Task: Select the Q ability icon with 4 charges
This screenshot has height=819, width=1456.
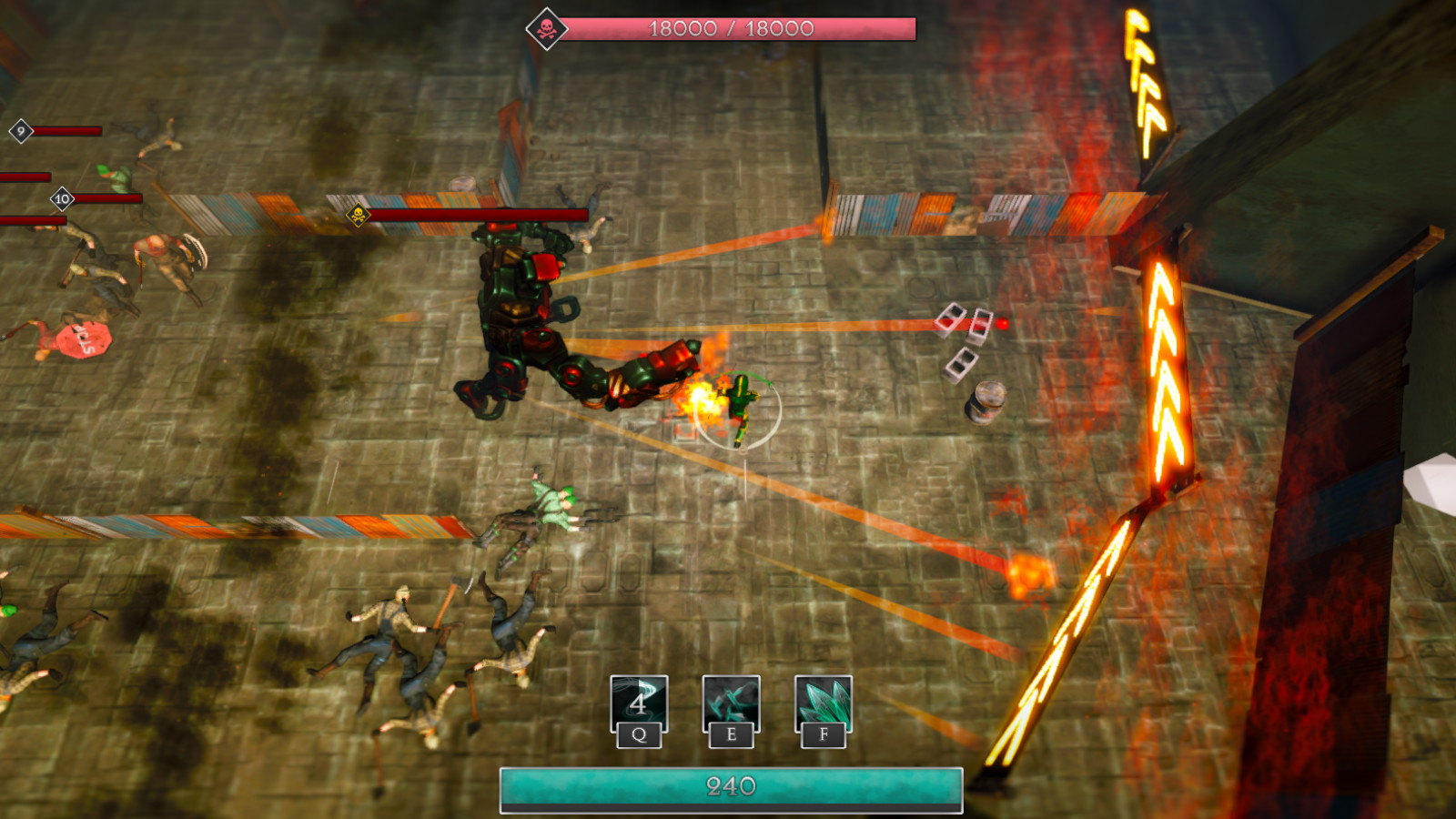Action: (640, 703)
